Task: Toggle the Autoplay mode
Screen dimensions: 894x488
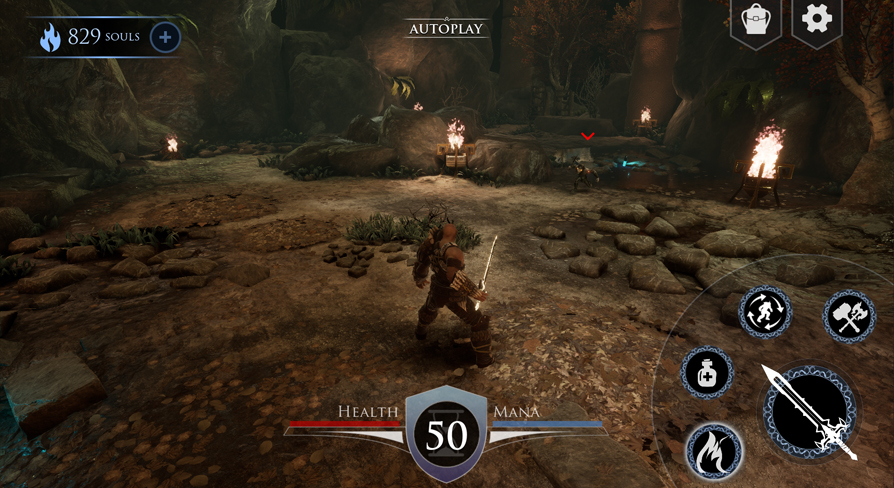Action: (x=446, y=29)
